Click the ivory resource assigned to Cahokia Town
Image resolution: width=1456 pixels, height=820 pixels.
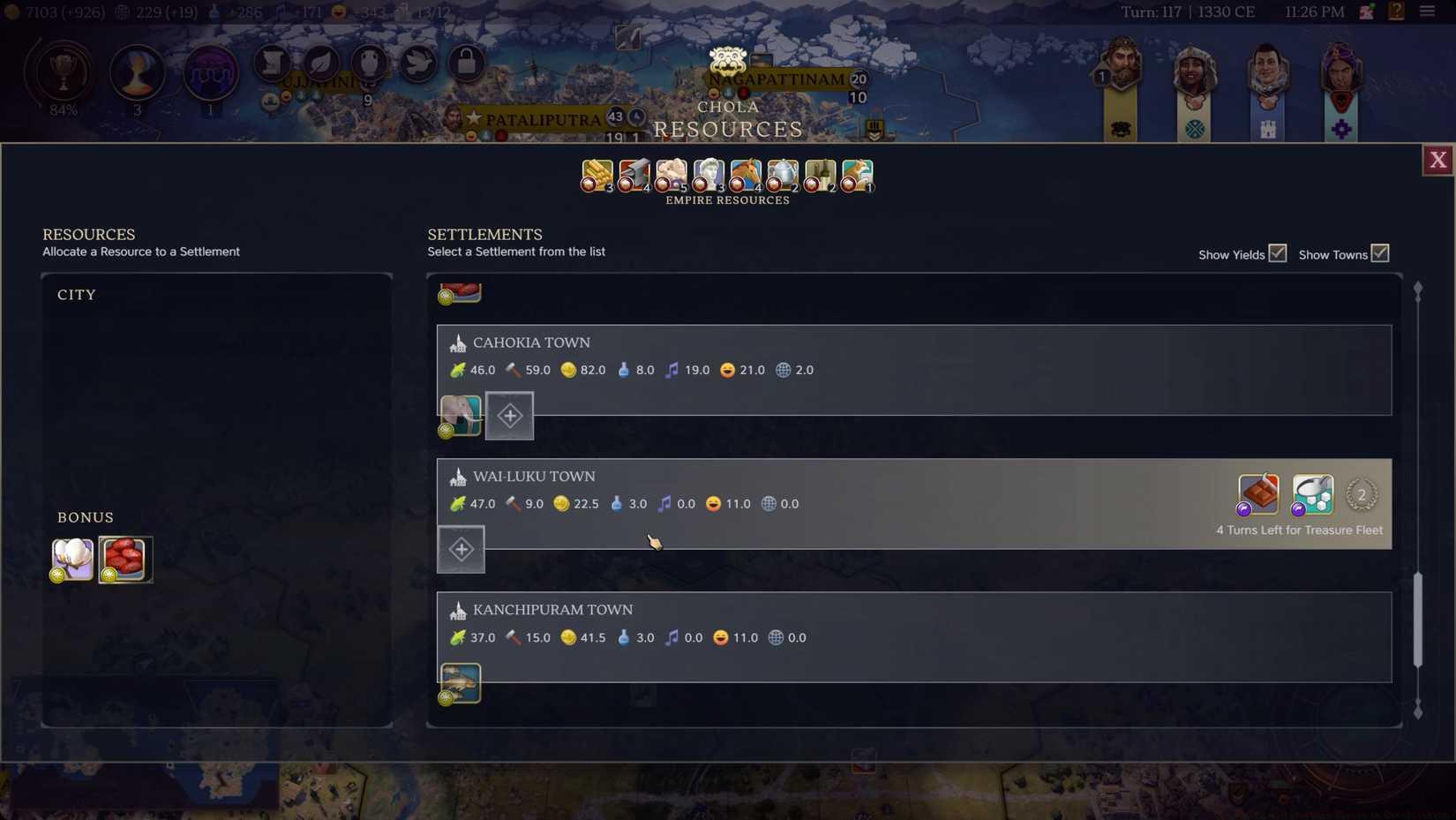tap(460, 415)
